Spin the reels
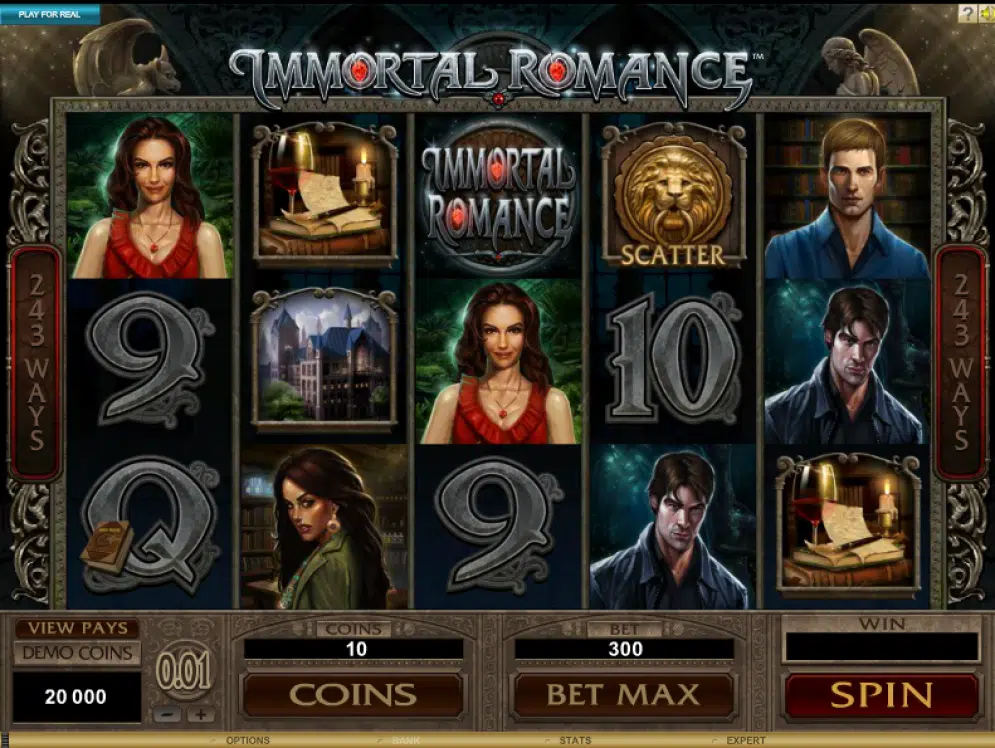The height and width of the screenshot is (748, 995). pos(881,695)
